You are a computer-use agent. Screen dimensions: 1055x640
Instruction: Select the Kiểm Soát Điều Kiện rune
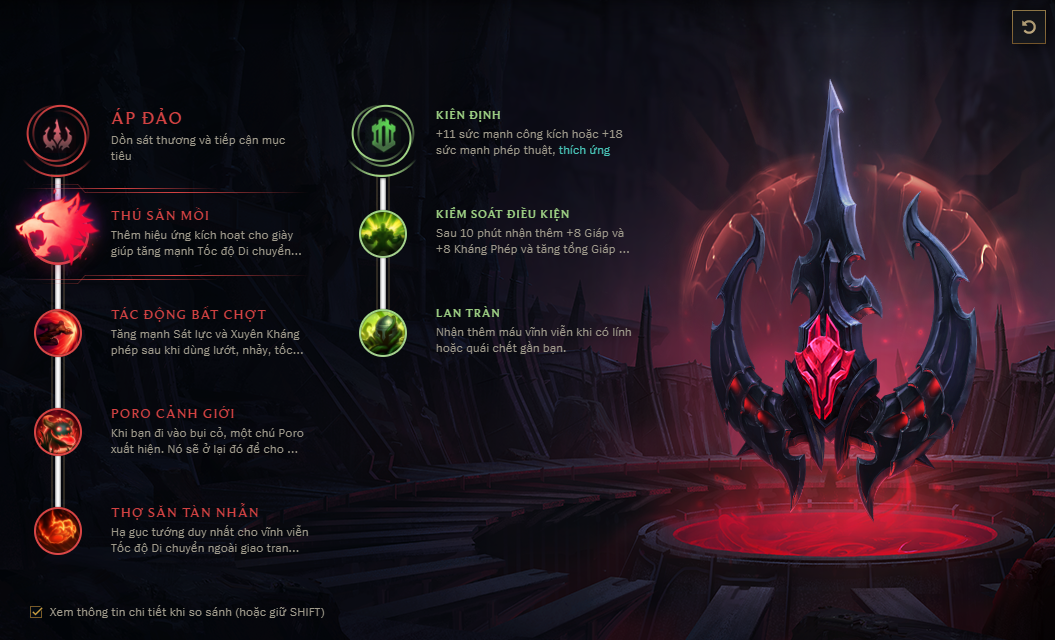tap(383, 231)
